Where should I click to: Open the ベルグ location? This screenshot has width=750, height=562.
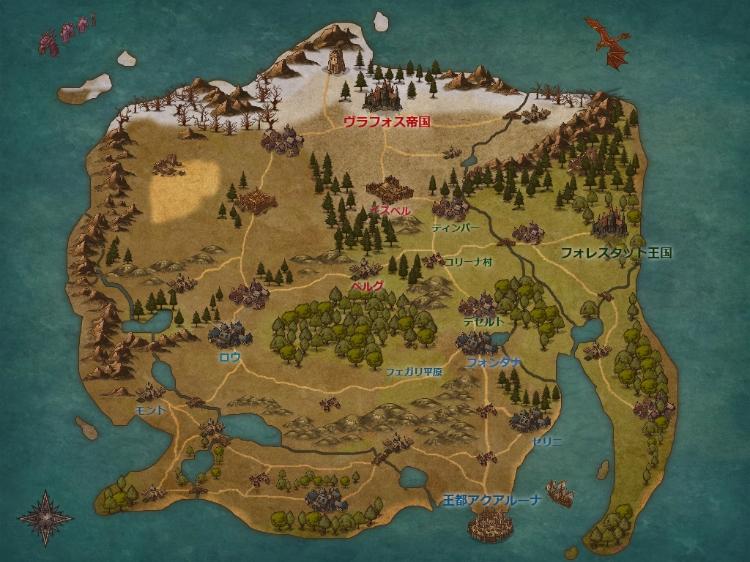(x=367, y=285)
